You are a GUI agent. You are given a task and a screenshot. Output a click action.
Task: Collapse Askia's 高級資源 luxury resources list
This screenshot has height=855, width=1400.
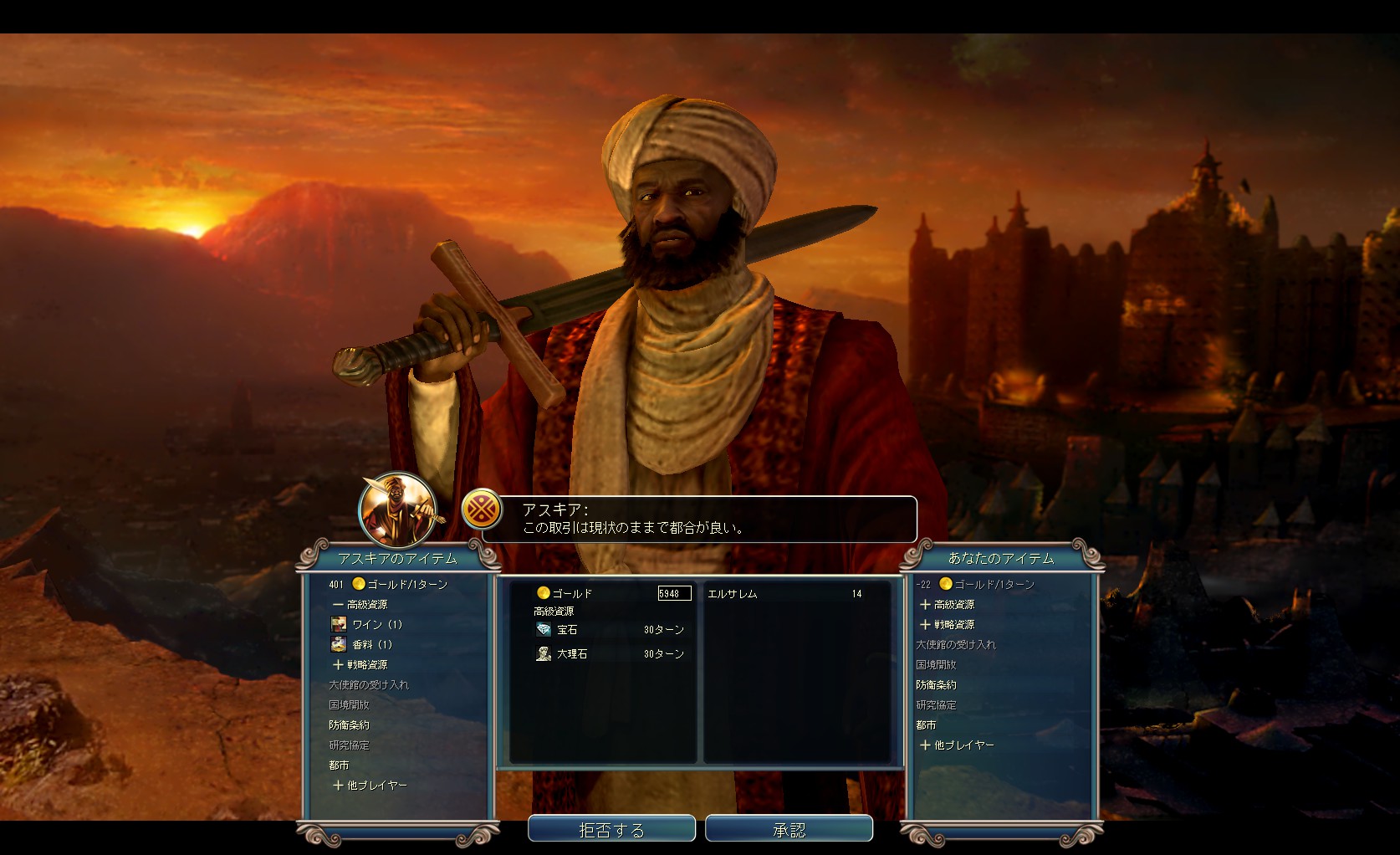(x=360, y=604)
